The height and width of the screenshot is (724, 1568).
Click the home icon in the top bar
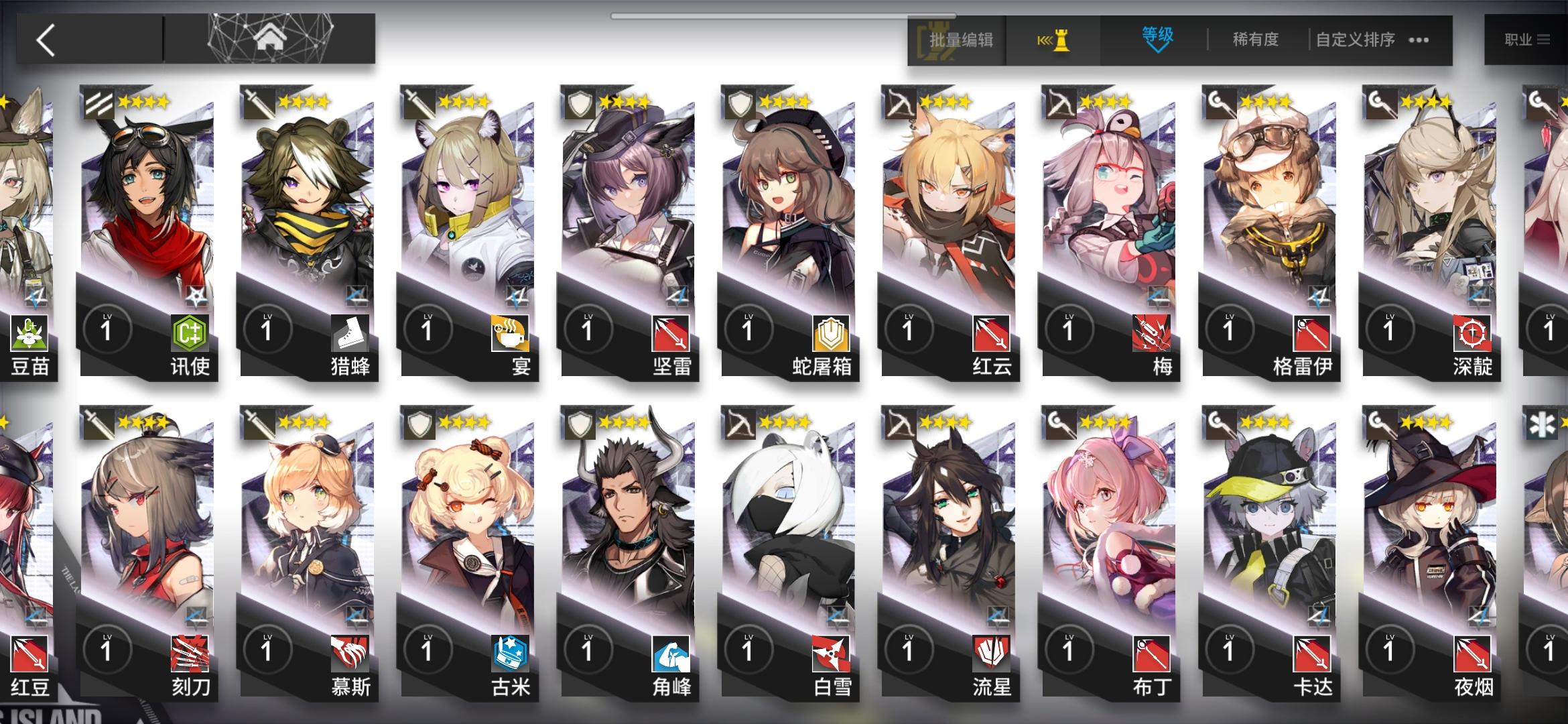pos(271,39)
